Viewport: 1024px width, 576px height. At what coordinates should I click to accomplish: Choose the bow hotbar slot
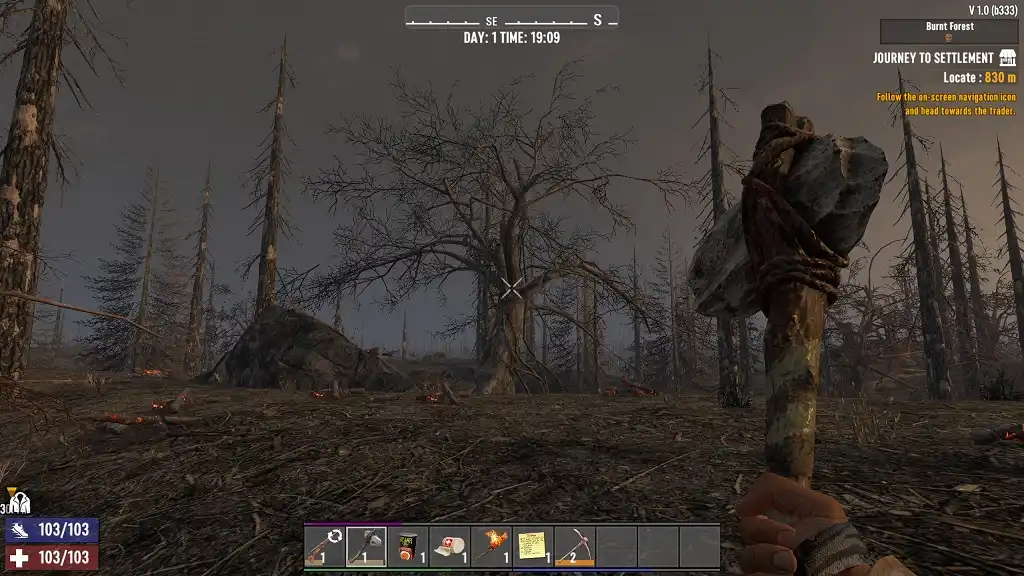pyautogui.click(x=575, y=547)
